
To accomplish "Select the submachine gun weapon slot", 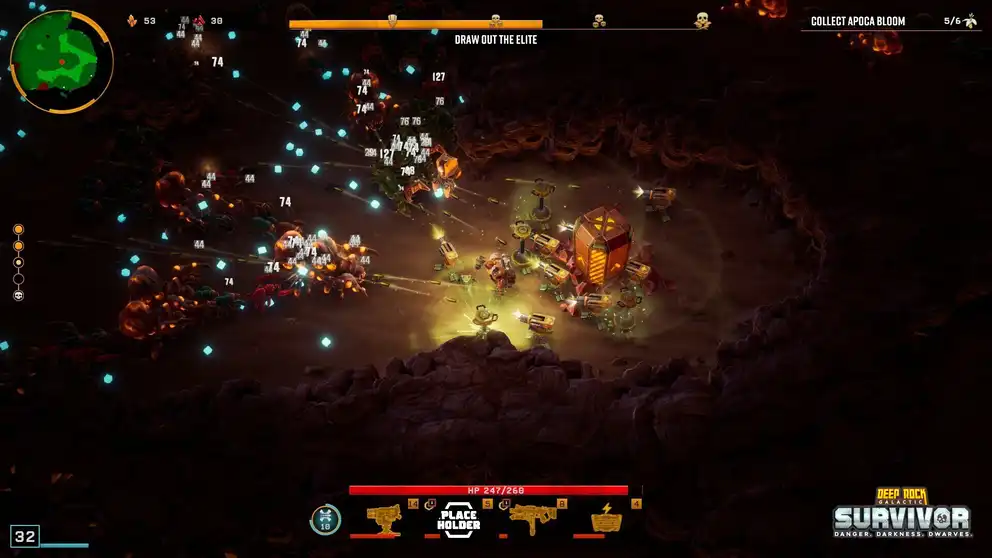I will (533, 519).
